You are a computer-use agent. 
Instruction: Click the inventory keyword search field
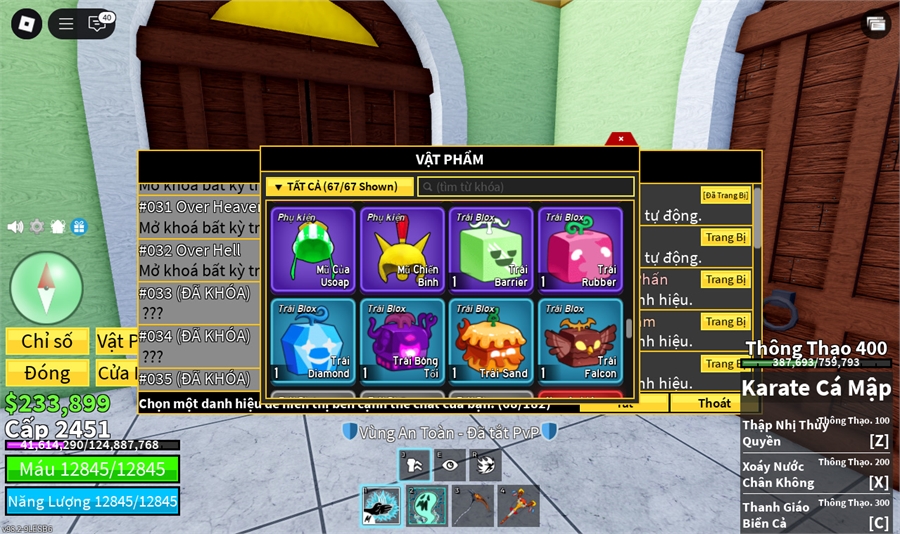click(526, 187)
